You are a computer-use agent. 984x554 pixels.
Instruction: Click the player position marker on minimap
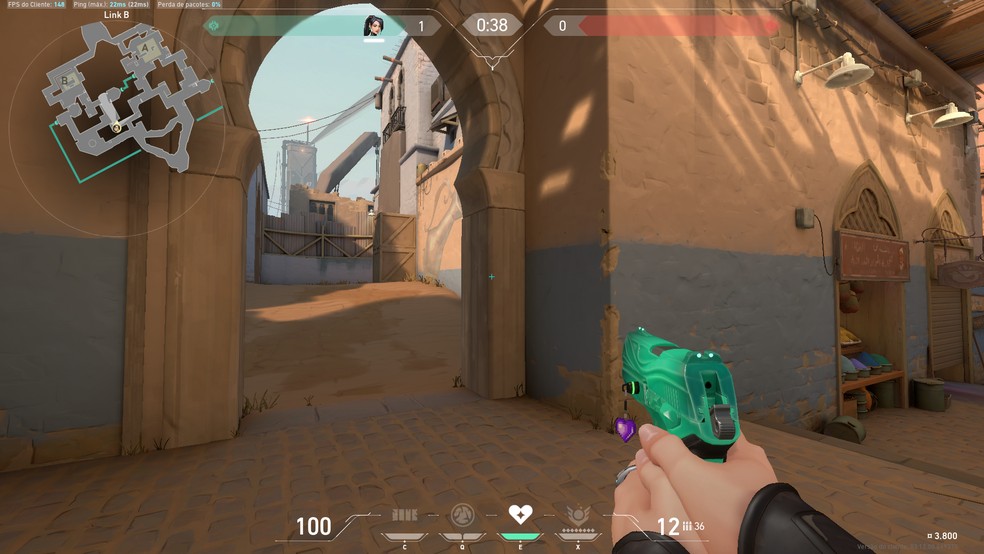click(x=117, y=127)
